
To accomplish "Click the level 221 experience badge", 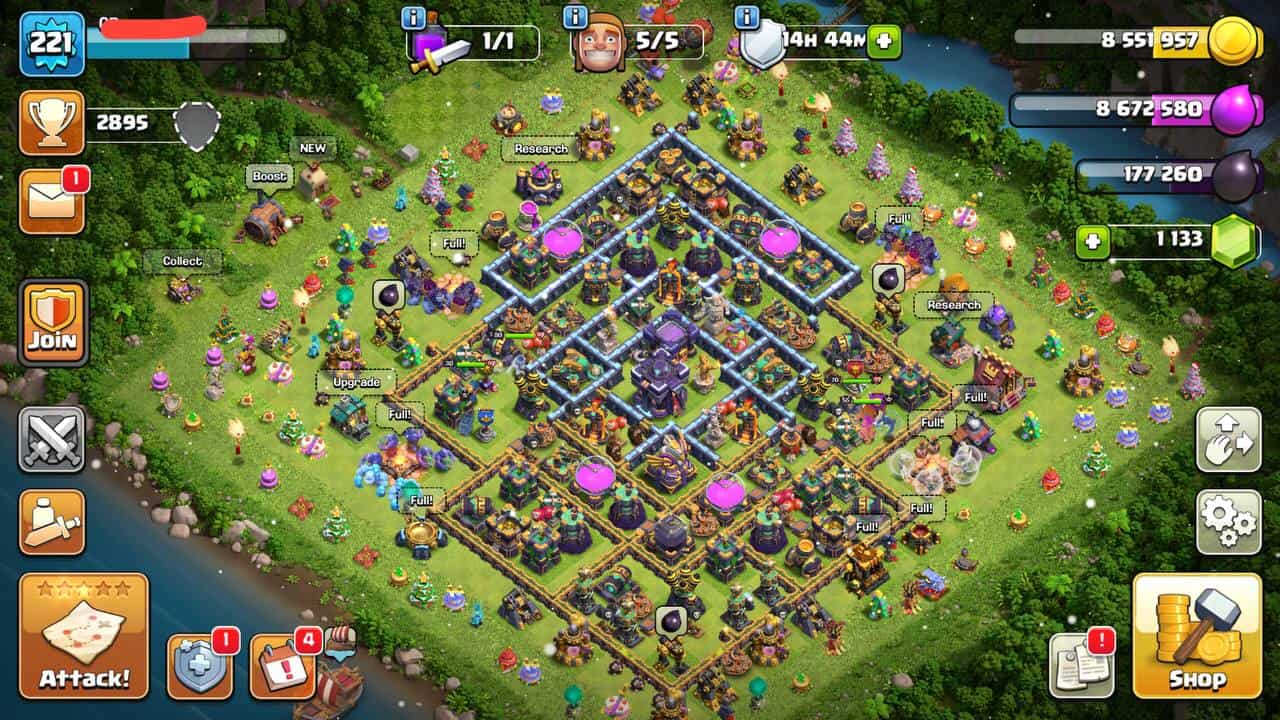I will point(52,43).
